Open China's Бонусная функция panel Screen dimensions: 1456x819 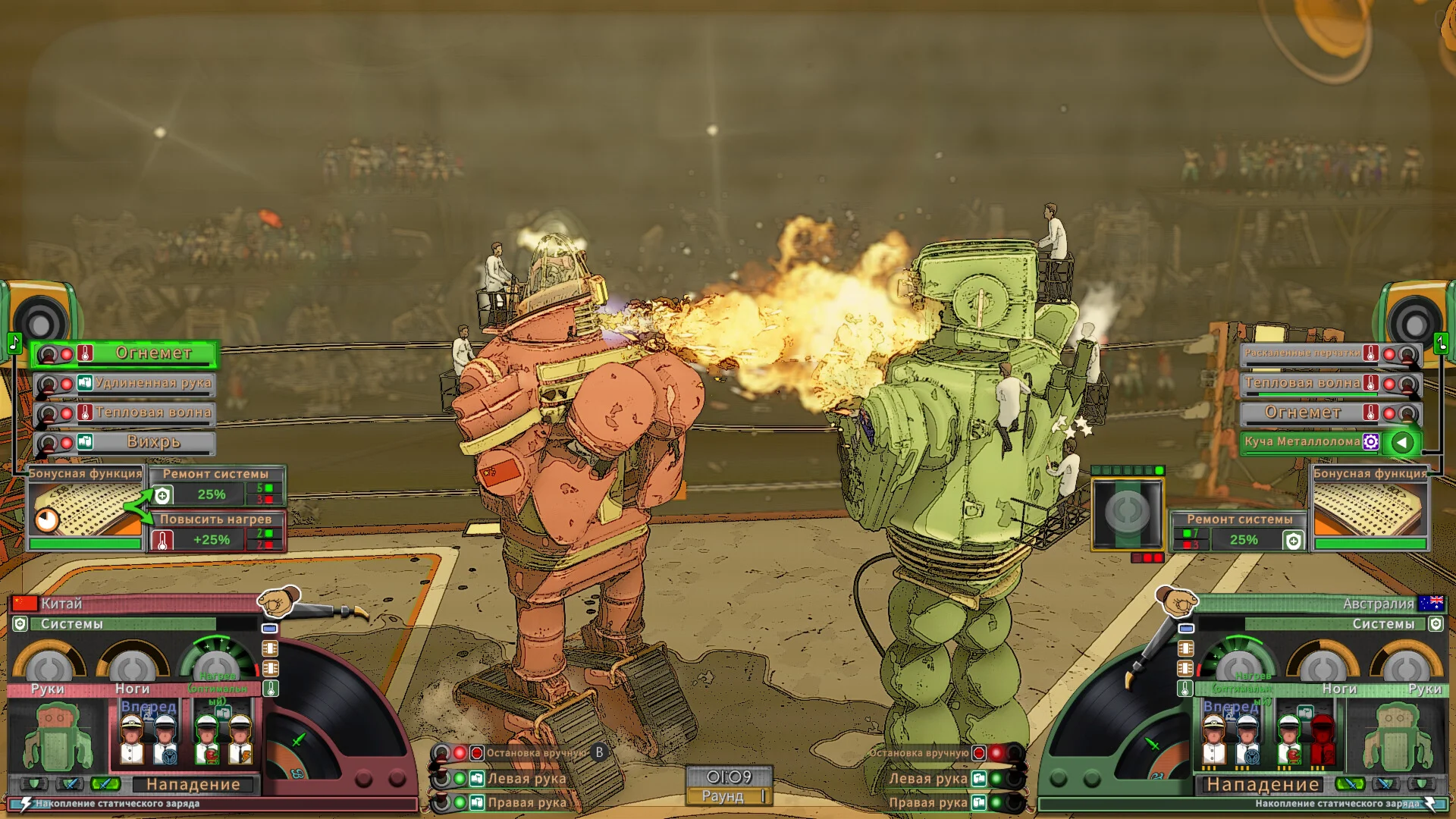(86, 506)
